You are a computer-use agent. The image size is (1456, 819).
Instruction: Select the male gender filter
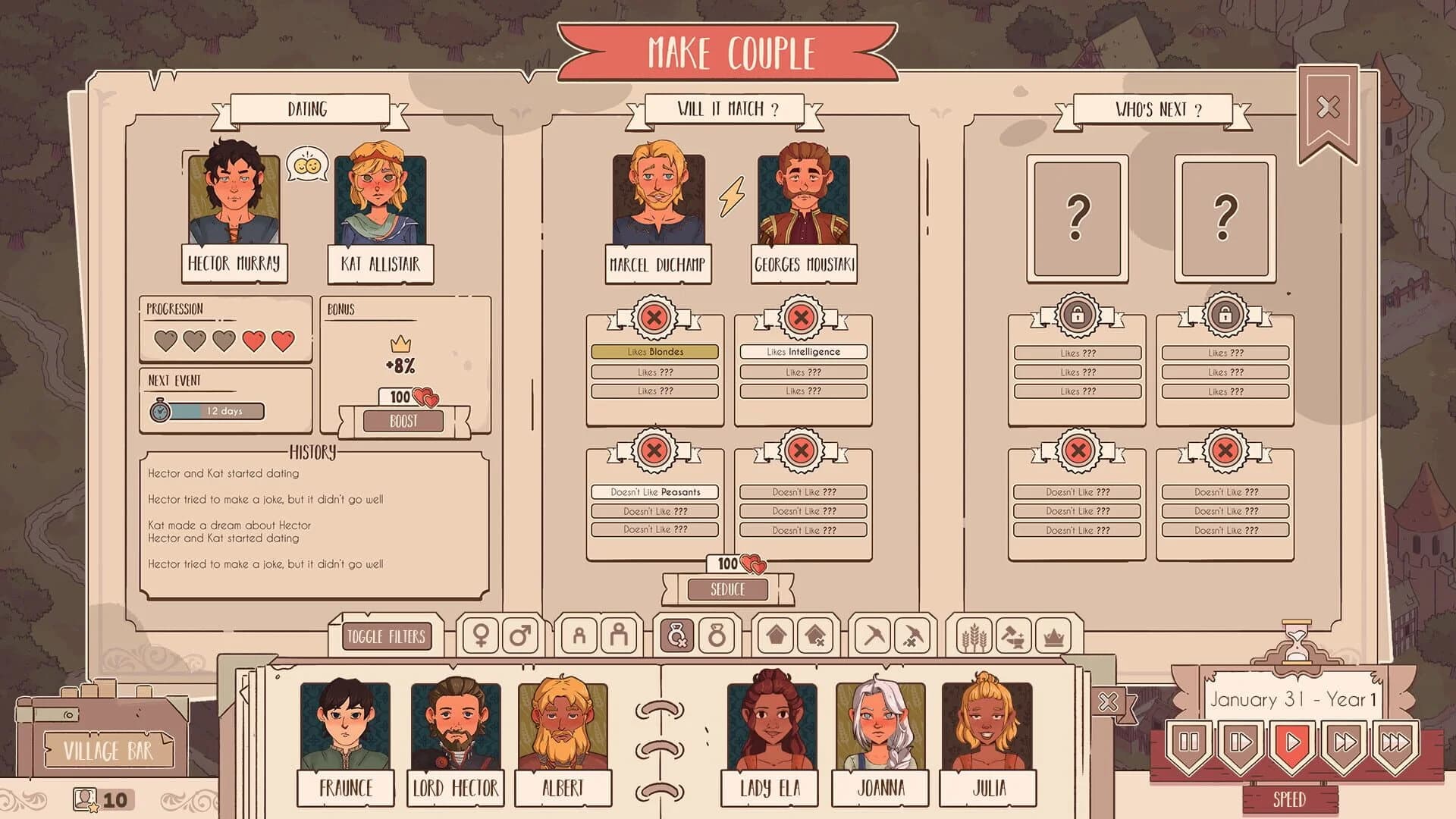coord(520,635)
